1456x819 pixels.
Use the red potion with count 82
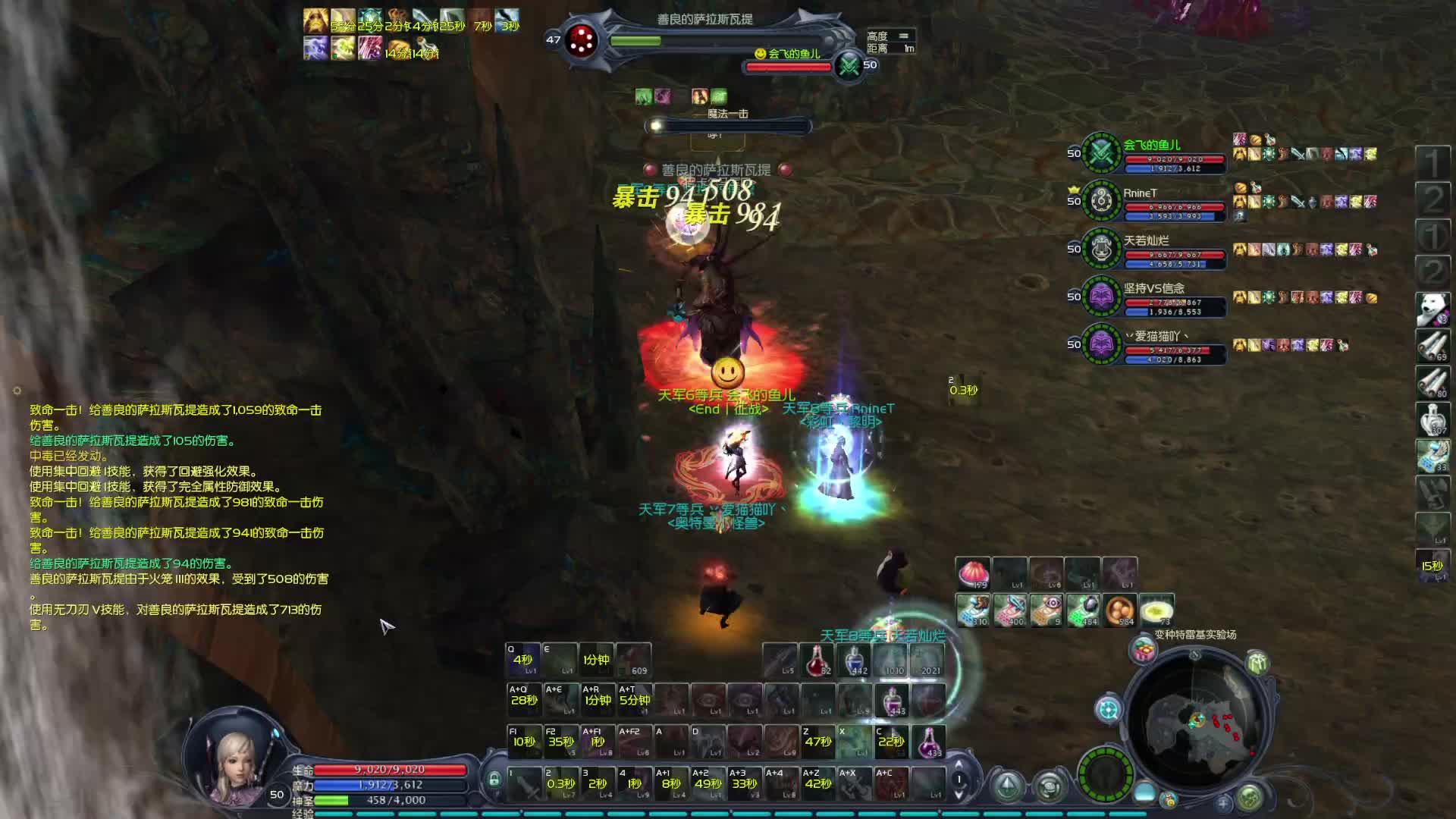tap(817, 661)
